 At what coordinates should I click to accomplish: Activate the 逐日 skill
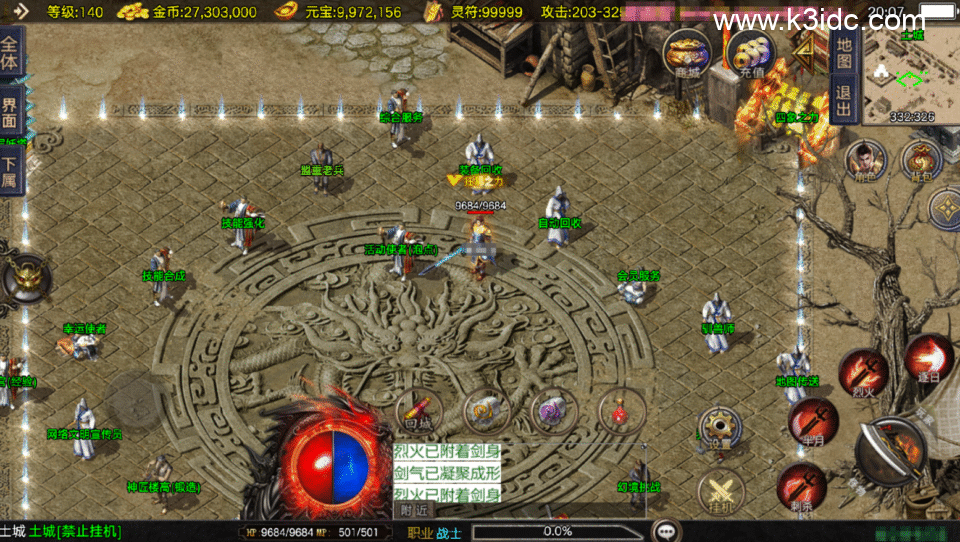point(927,358)
